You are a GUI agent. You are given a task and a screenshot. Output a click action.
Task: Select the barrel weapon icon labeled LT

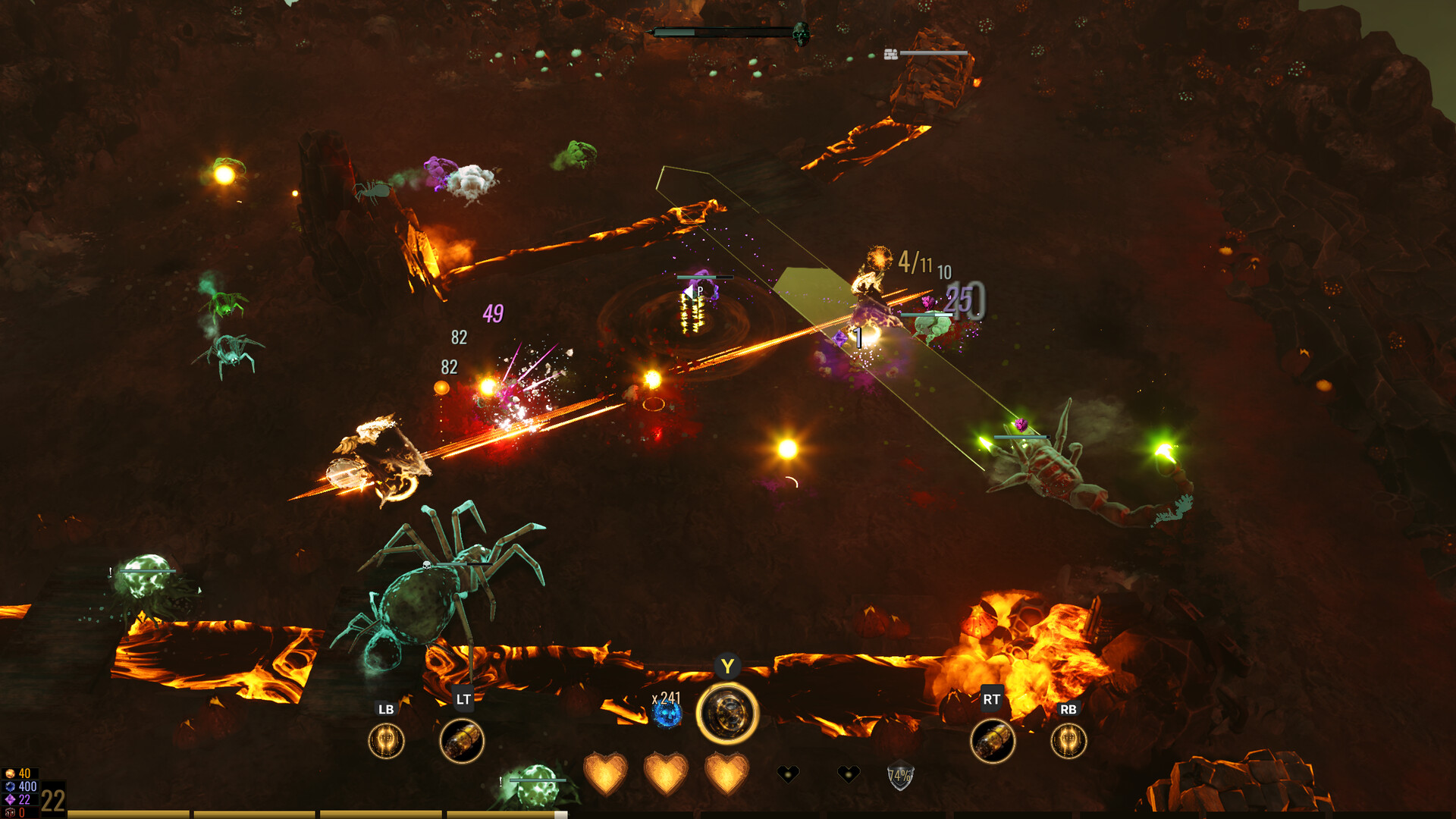[x=462, y=741]
